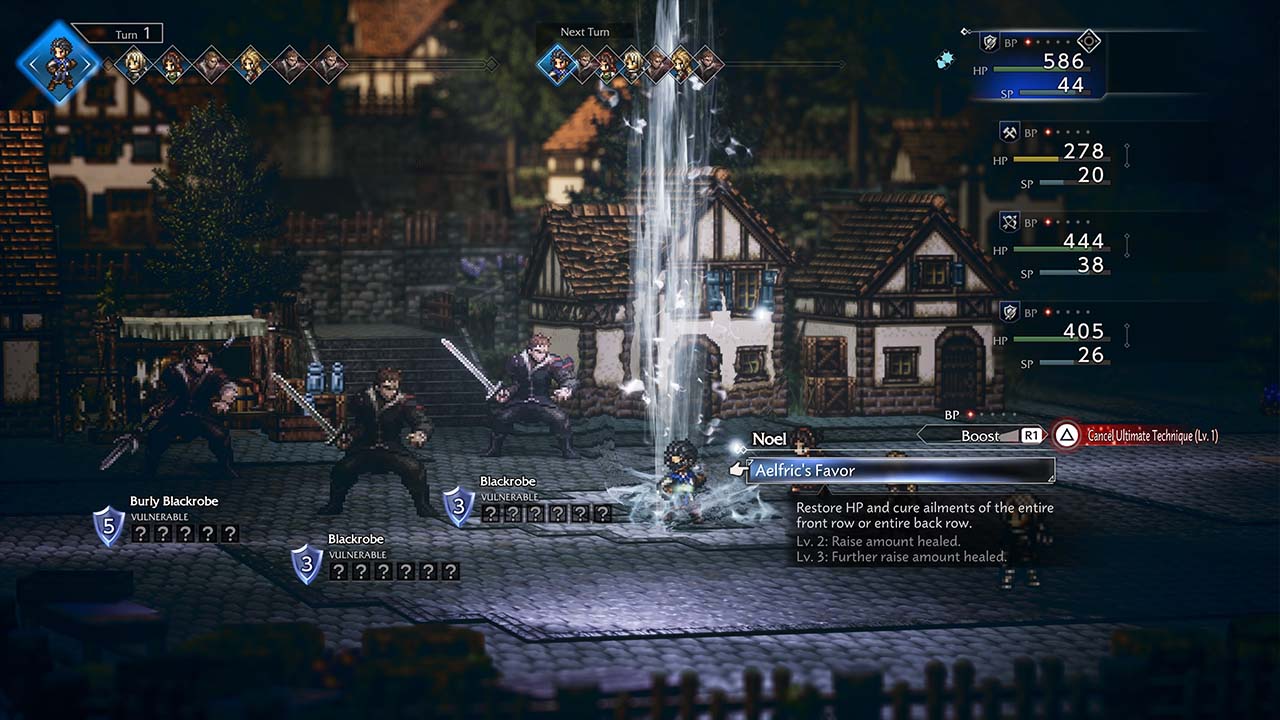Select the Aelfric's Favor skill
1280x720 pixels.
pyautogui.click(x=900, y=470)
